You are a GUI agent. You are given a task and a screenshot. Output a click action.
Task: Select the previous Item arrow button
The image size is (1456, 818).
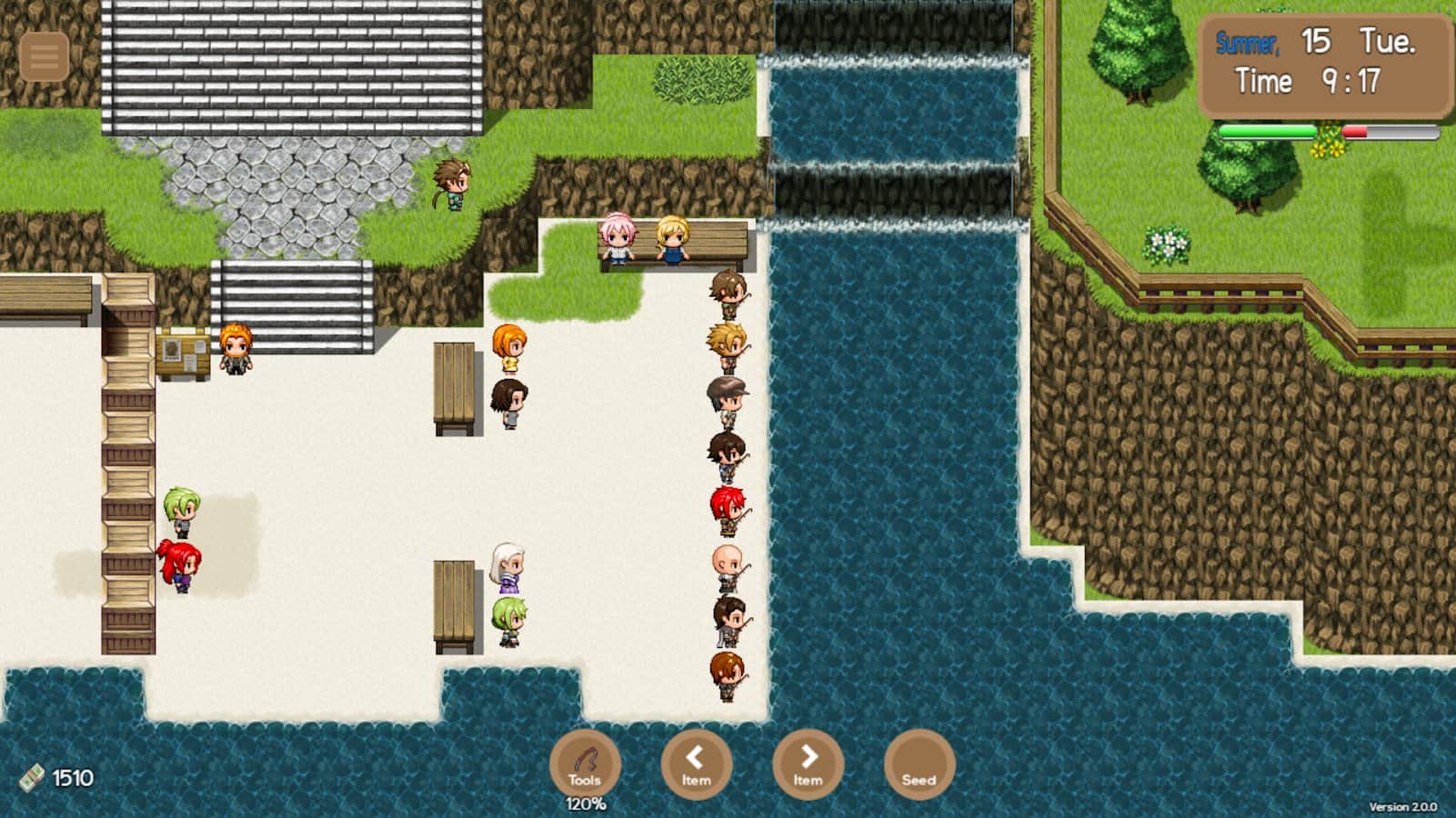coord(696,764)
